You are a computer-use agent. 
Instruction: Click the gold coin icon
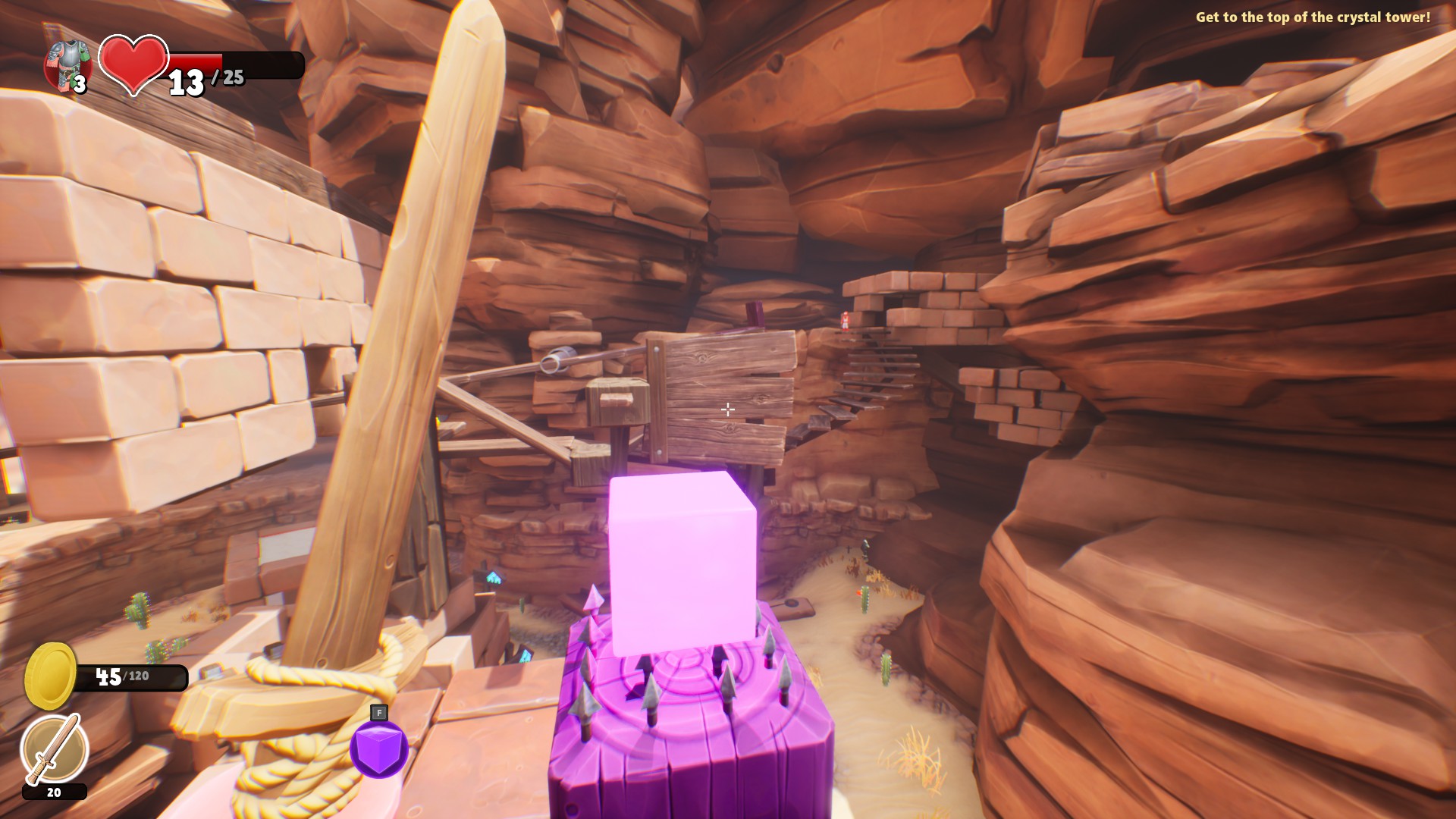(x=50, y=676)
